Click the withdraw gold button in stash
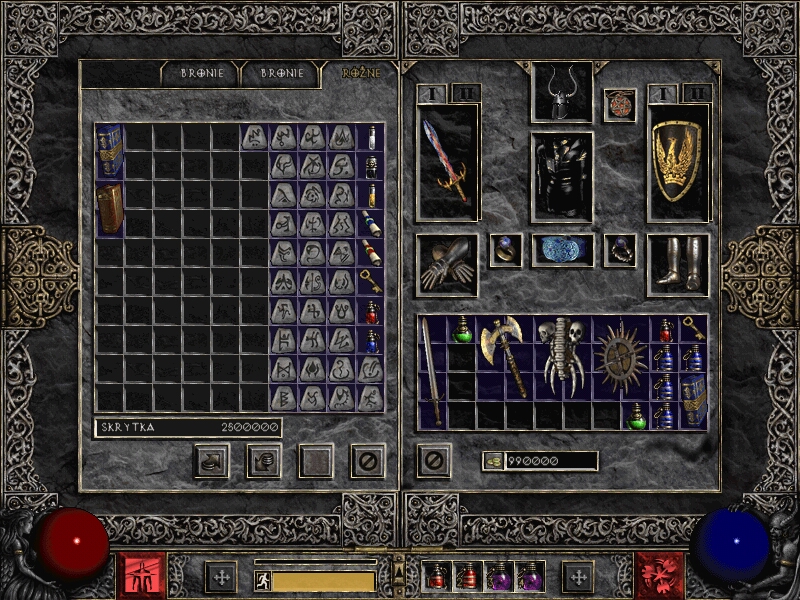 tap(212, 461)
